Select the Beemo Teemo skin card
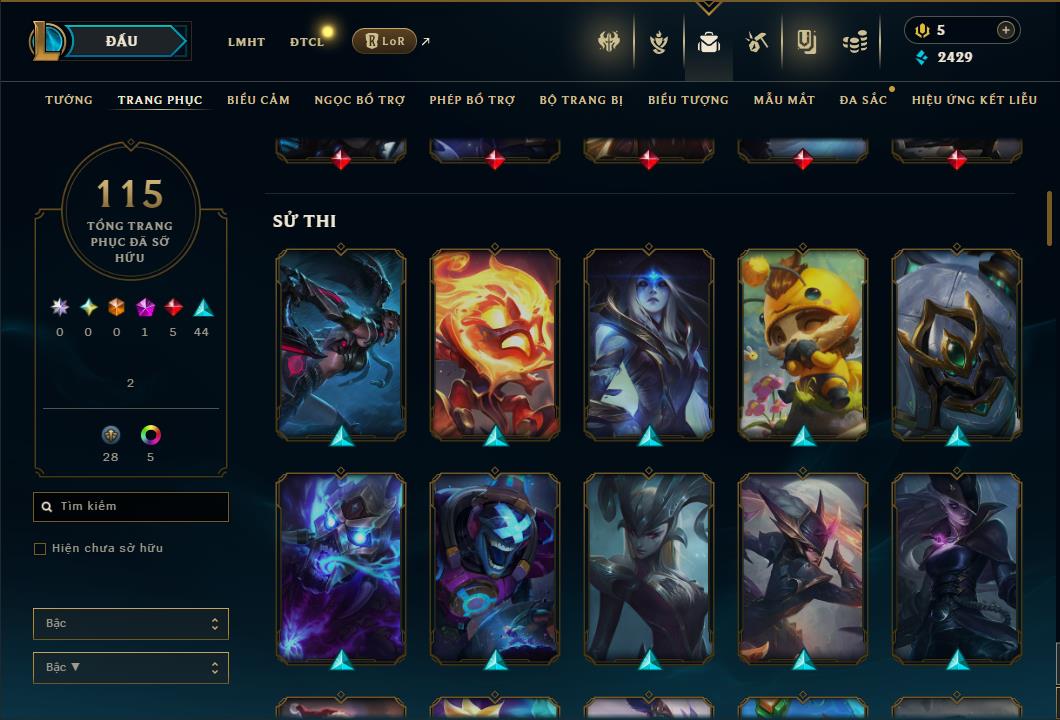 (803, 344)
